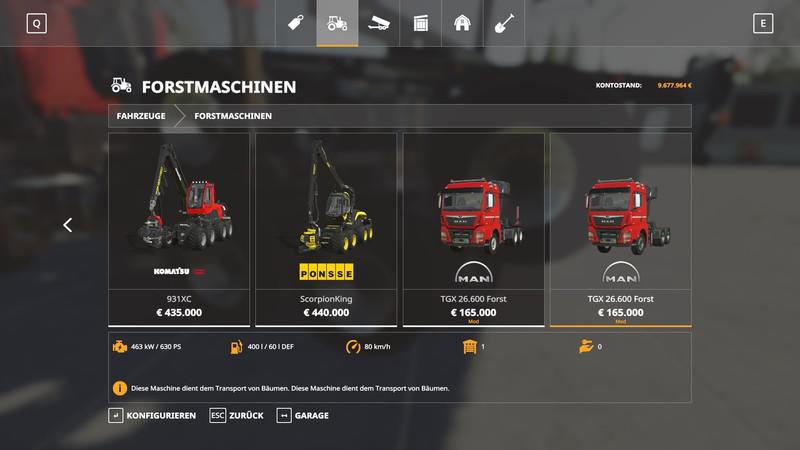
Task: Select the Komatsu 931XC harvester card
Action: coord(179,229)
